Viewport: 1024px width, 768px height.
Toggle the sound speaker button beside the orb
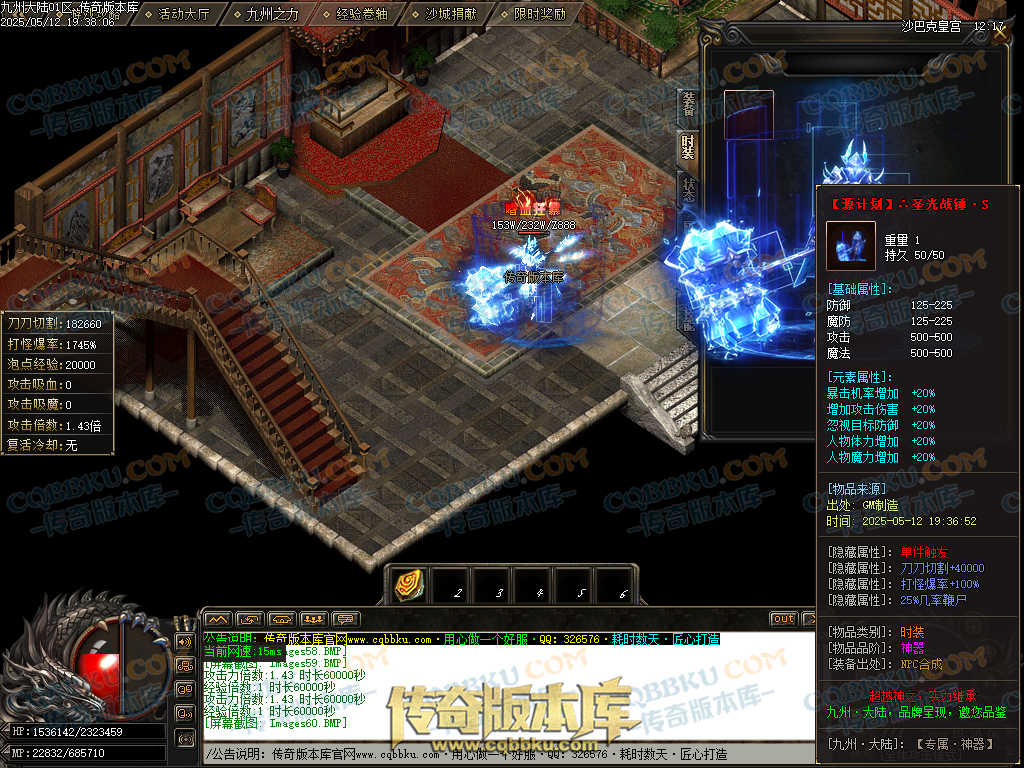184,641
